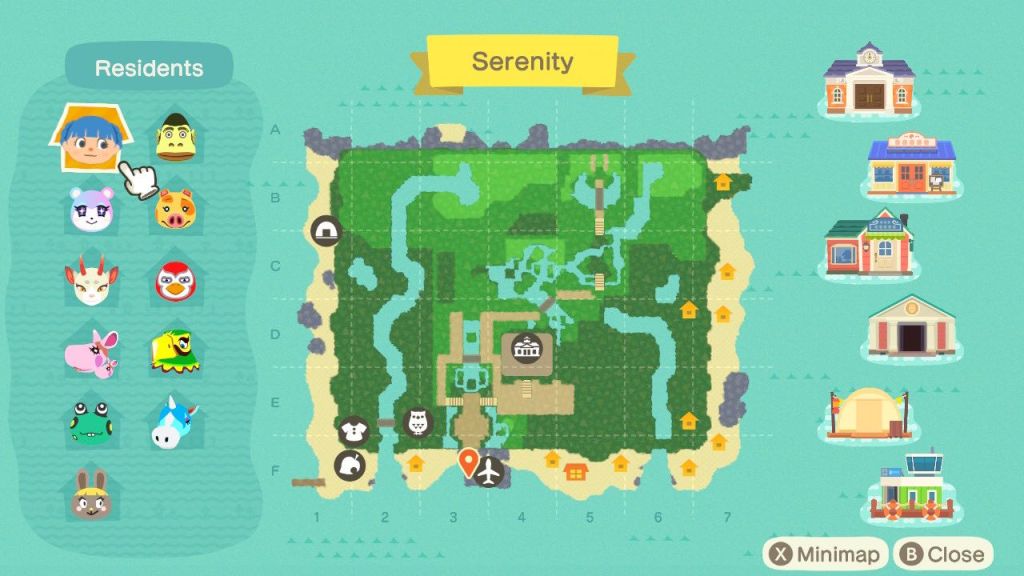
Task: Select the purple bear cub resident
Action: tap(87, 208)
